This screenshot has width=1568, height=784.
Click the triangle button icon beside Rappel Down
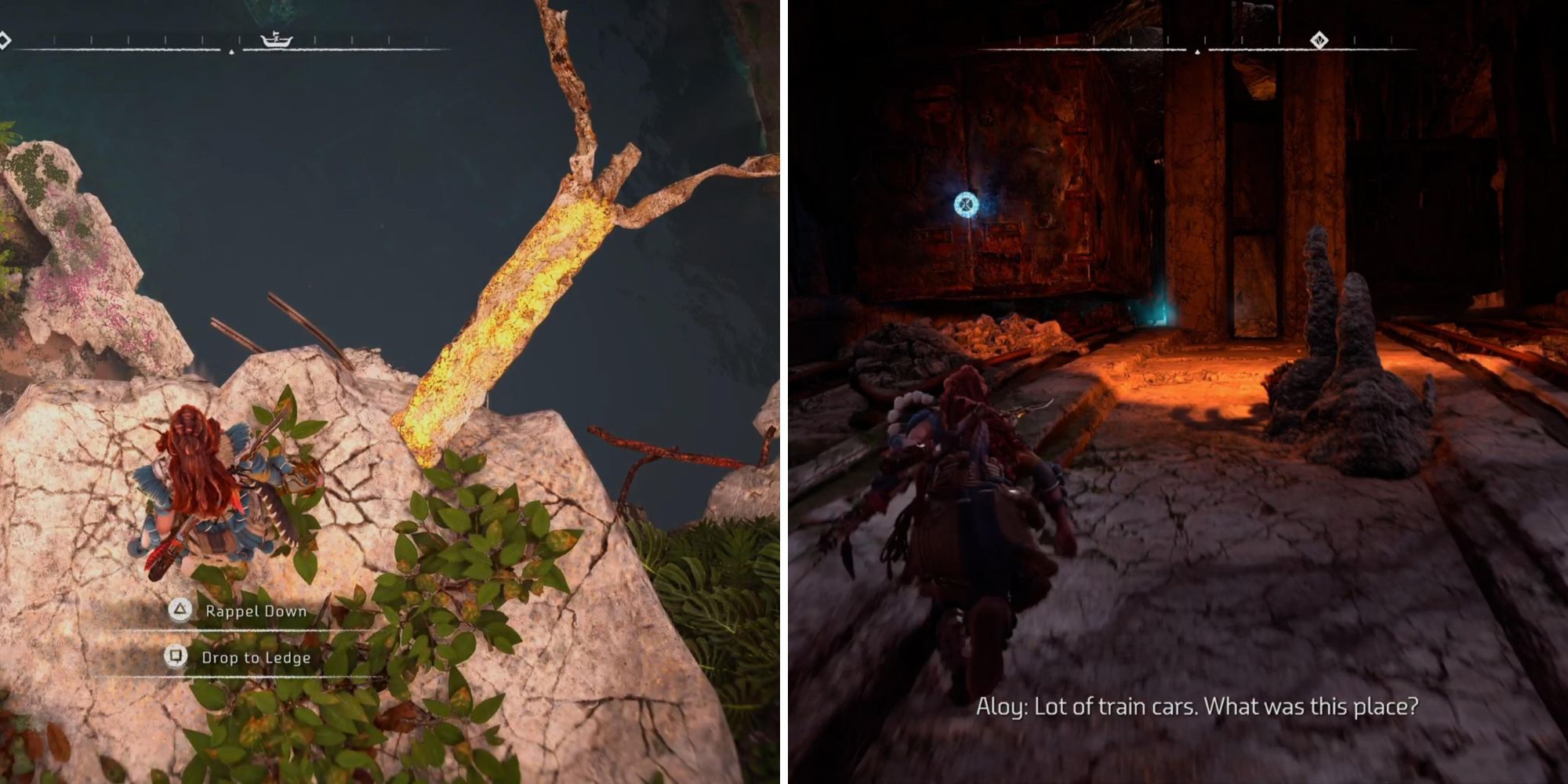pyautogui.click(x=178, y=610)
